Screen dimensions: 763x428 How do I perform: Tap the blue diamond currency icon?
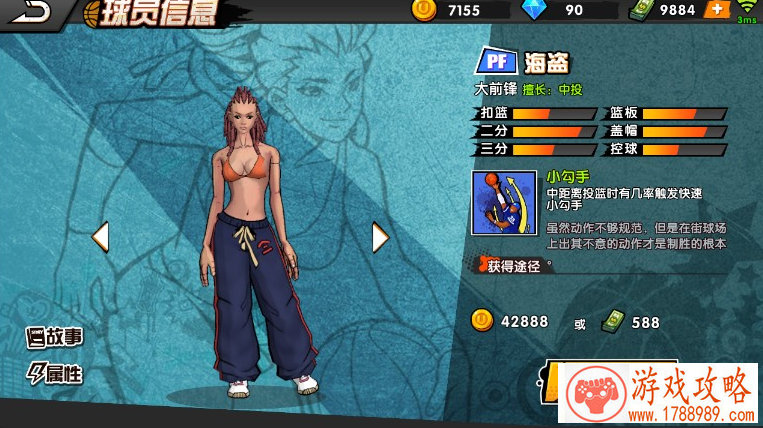point(534,10)
